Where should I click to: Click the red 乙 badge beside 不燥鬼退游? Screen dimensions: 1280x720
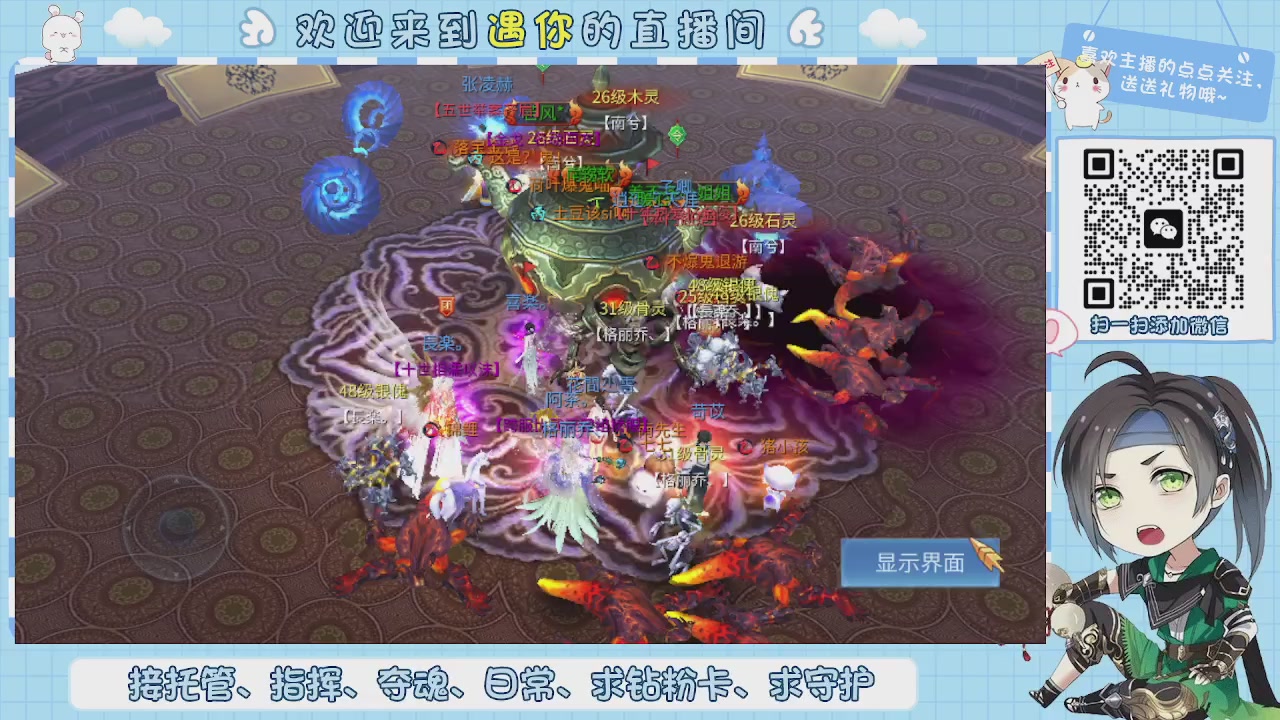tap(654, 262)
